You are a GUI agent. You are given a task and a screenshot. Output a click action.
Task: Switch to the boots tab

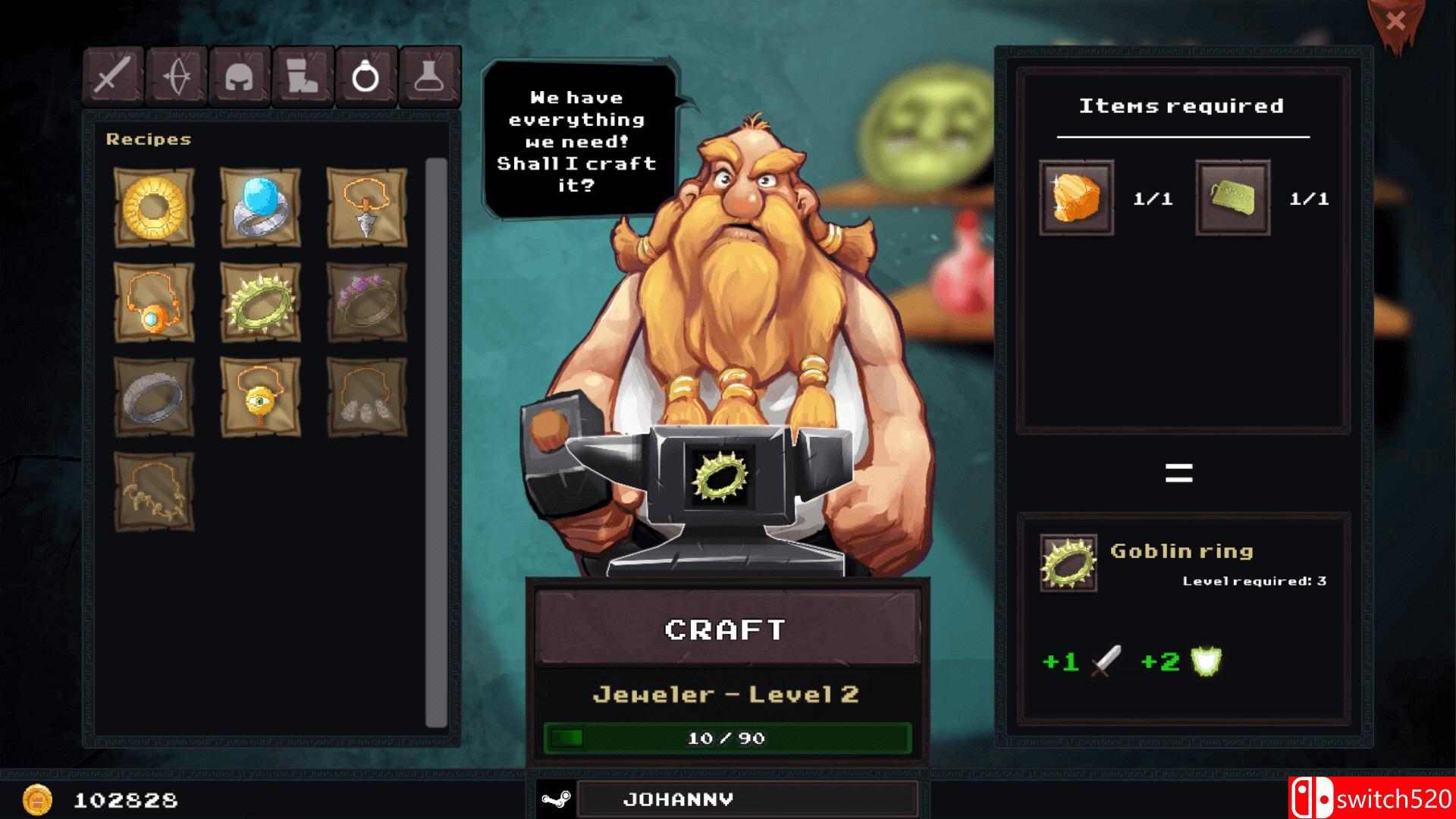[x=303, y=76]
